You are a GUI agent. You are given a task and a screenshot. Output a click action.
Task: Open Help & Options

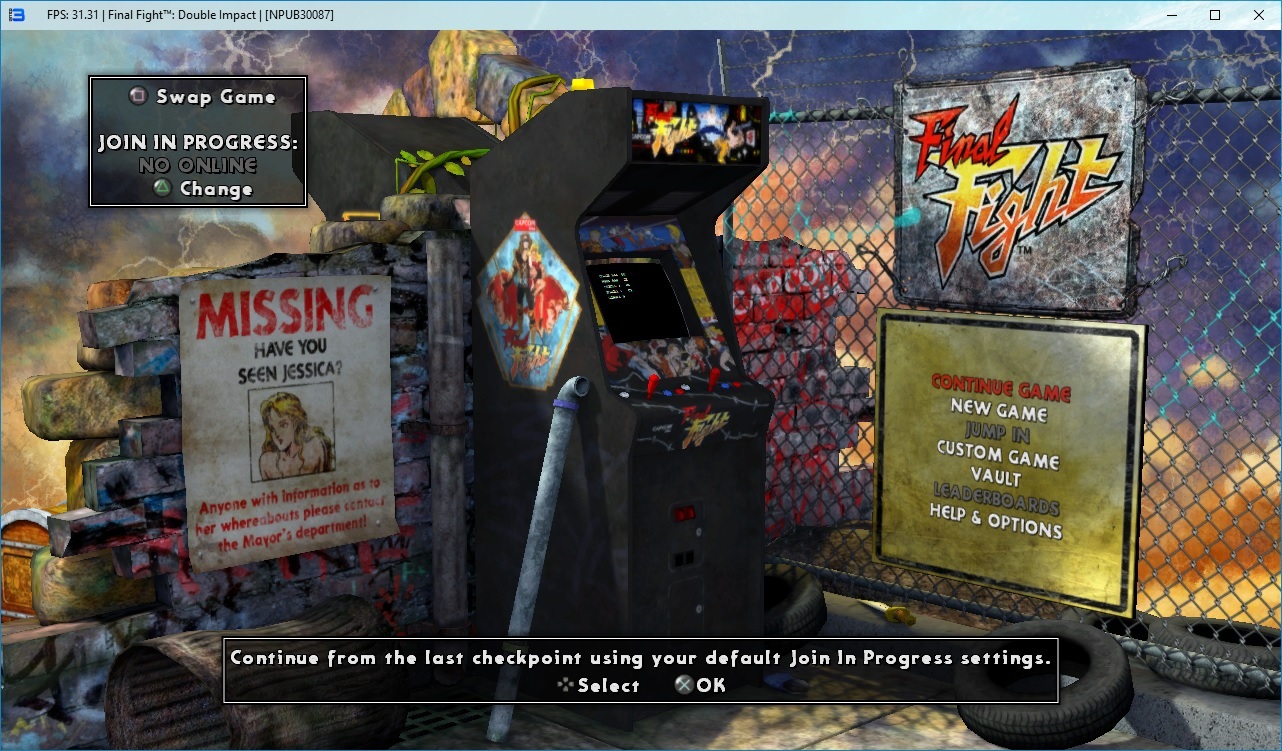tap(995, 521)
